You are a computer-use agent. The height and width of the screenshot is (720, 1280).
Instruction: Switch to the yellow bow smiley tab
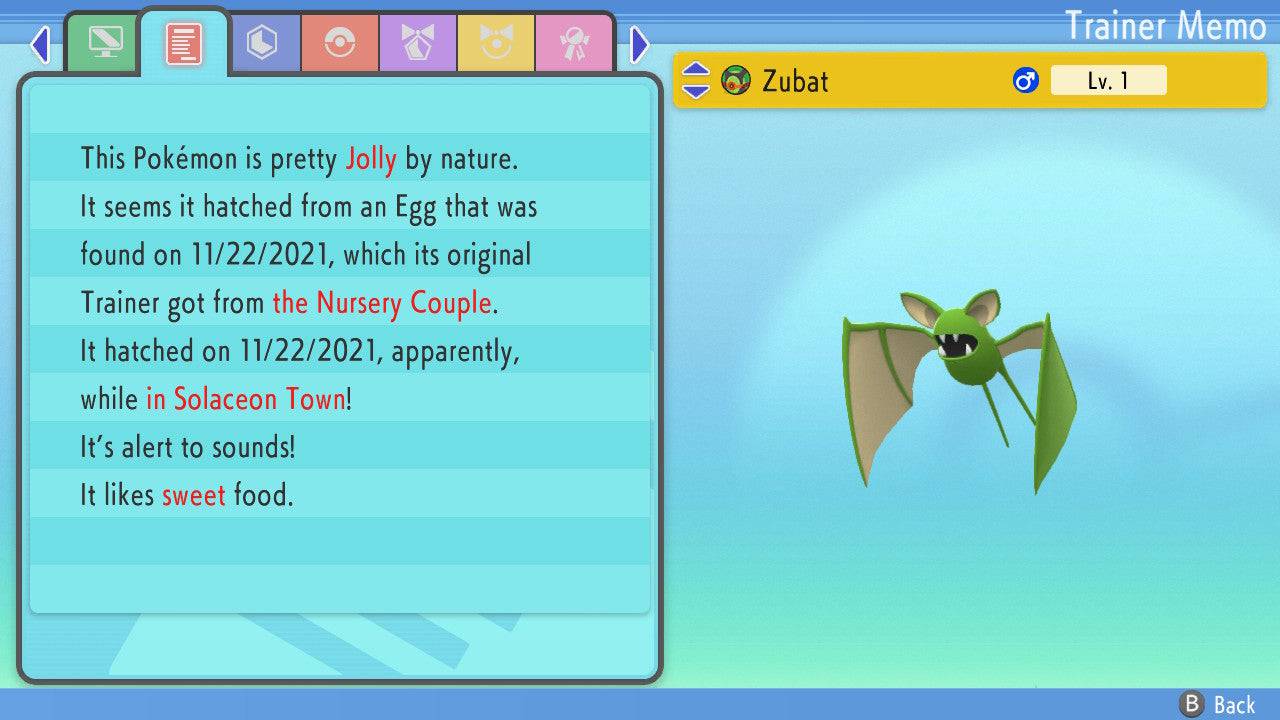tap(496, 43)
